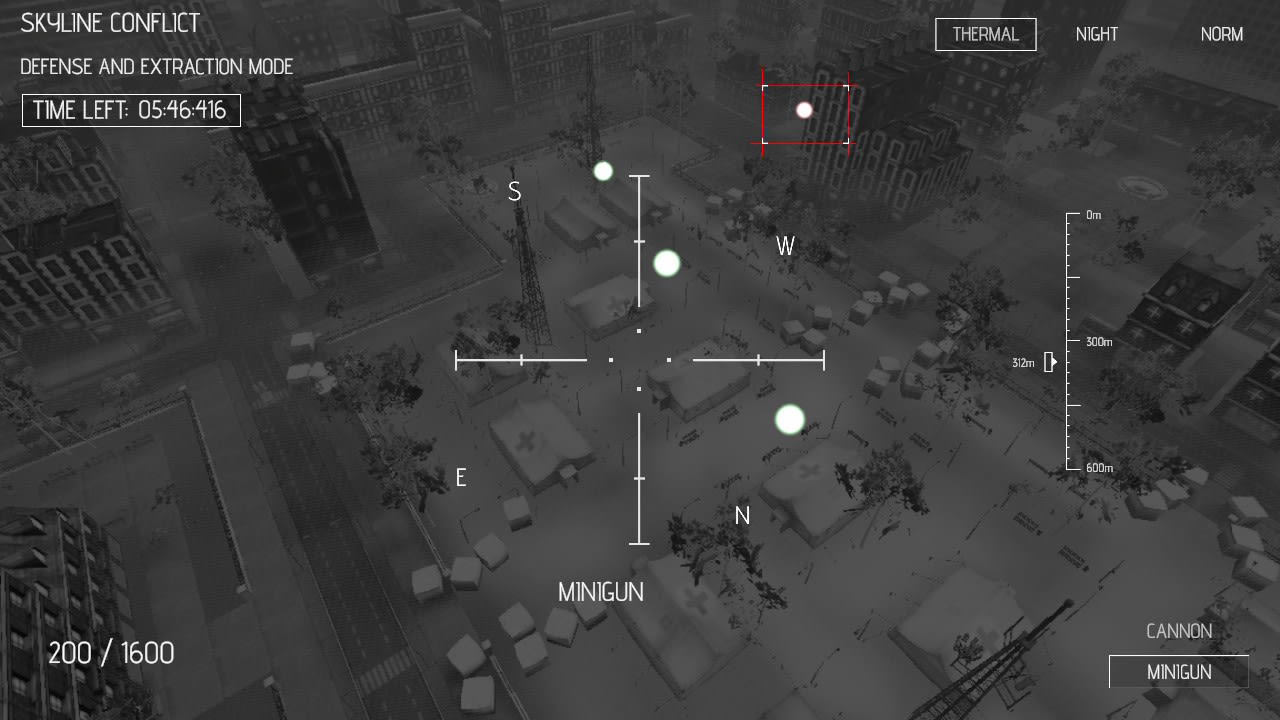Switch to NIGHT vision mode
This screenshot has height=720, width=1280.
[x=1096, y=34]
